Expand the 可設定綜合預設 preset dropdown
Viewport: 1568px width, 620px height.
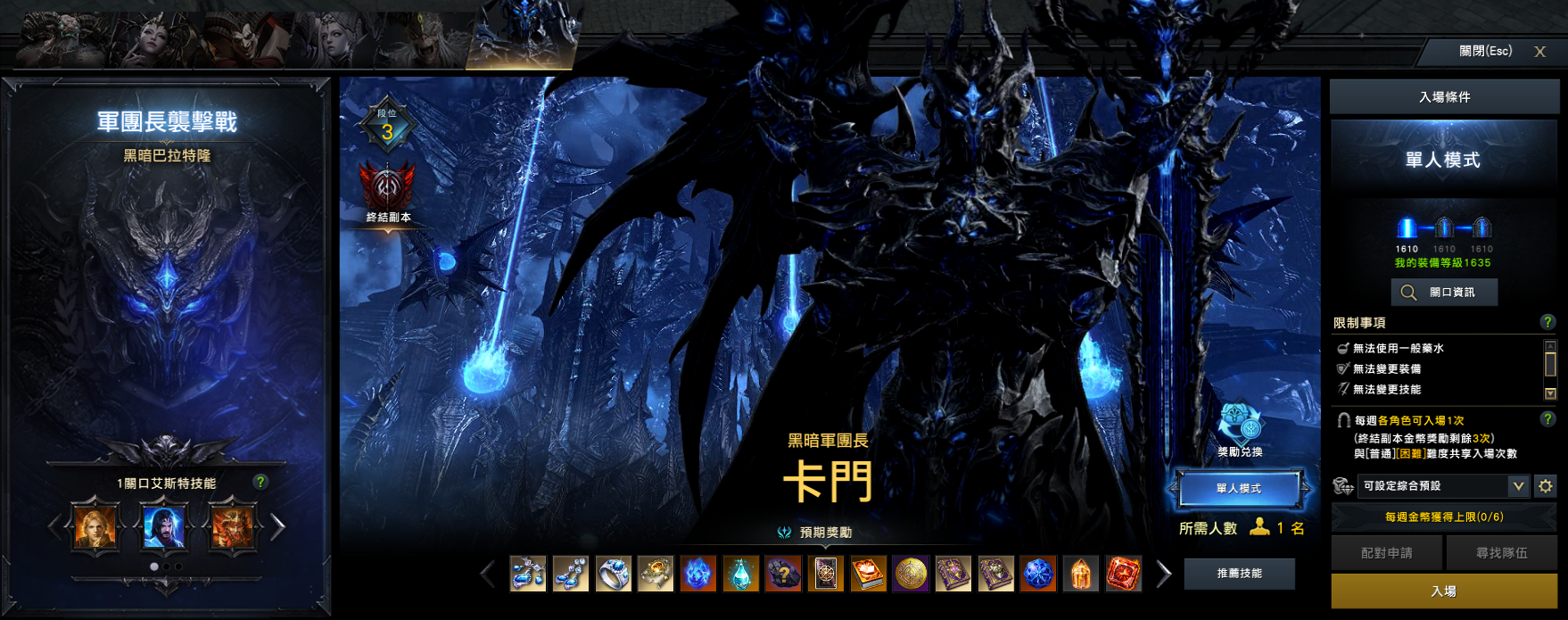click(1517, 486)
